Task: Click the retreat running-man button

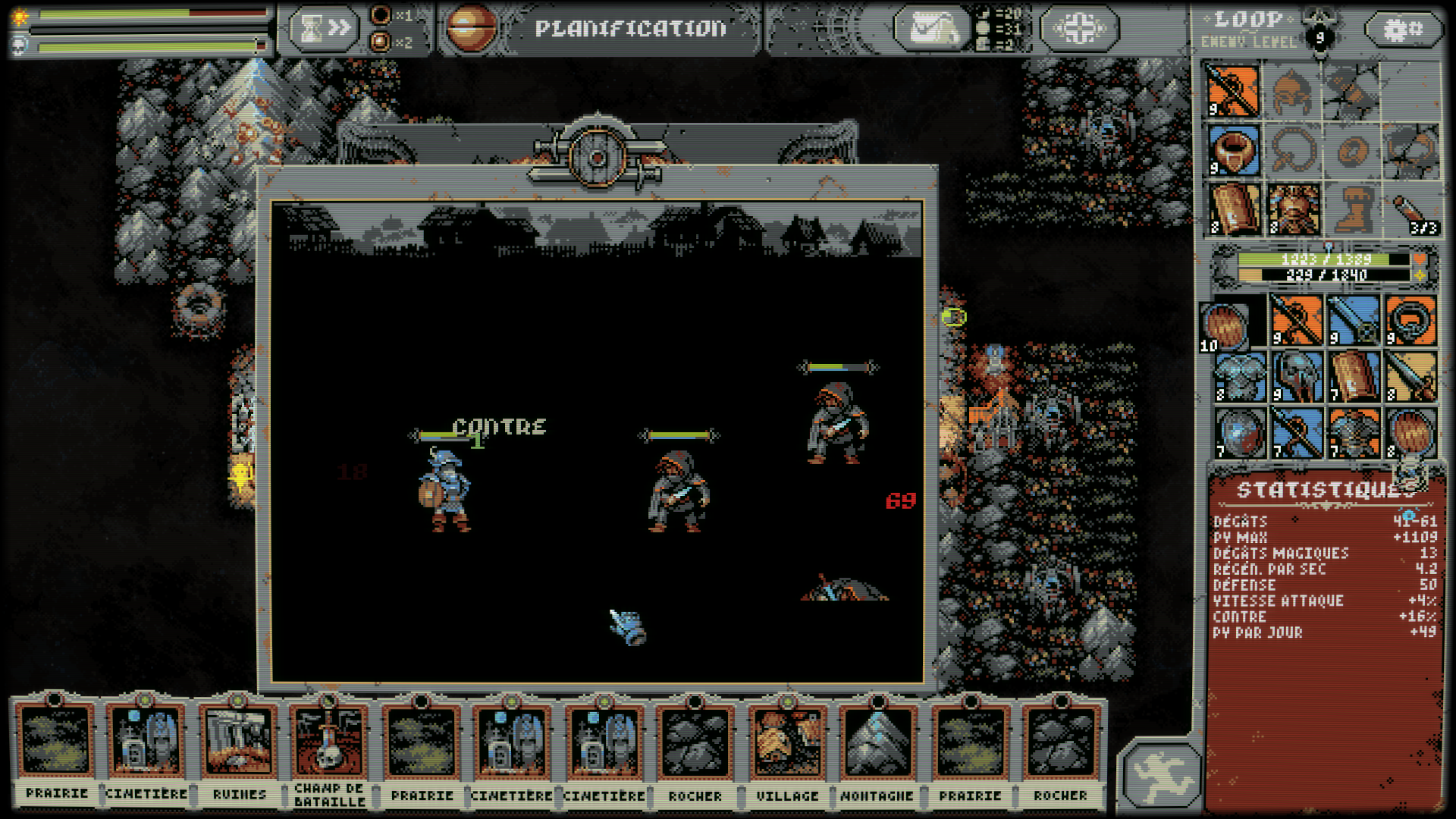Action: (x=1161, y=775)
